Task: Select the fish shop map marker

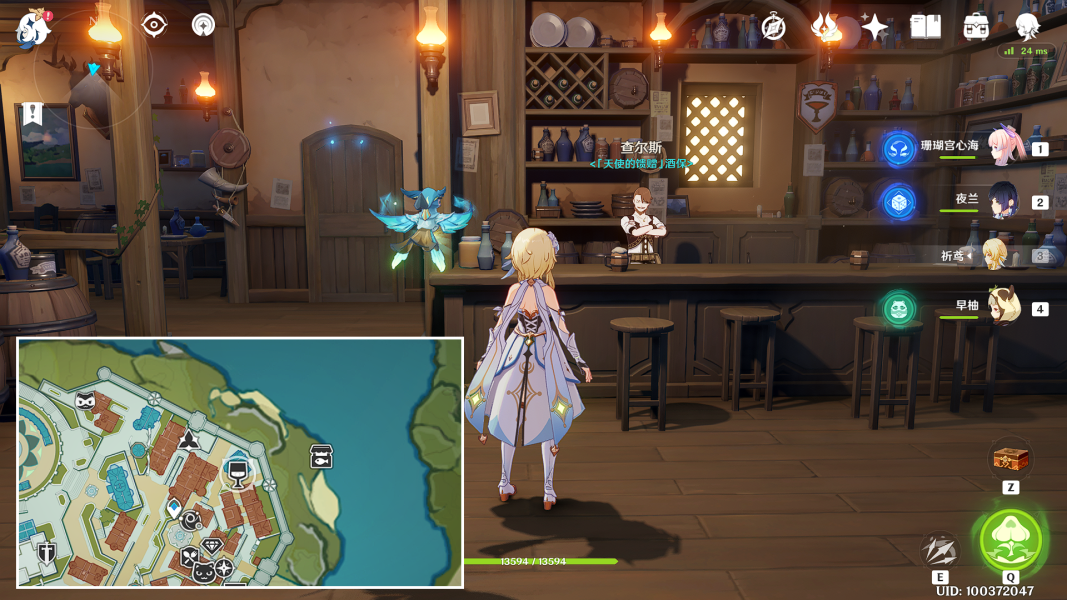Action: (321, 456)
